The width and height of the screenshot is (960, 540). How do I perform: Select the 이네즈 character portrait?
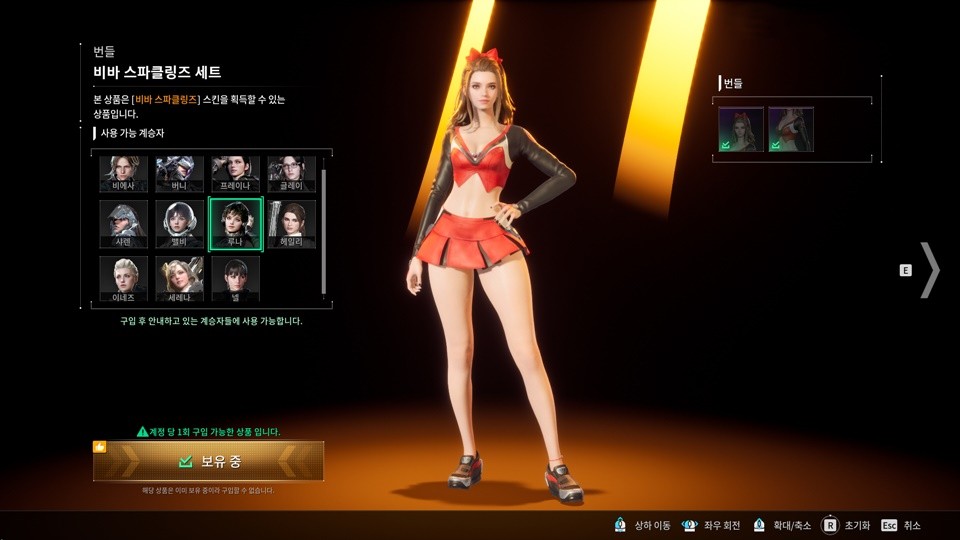coord(124,279)
